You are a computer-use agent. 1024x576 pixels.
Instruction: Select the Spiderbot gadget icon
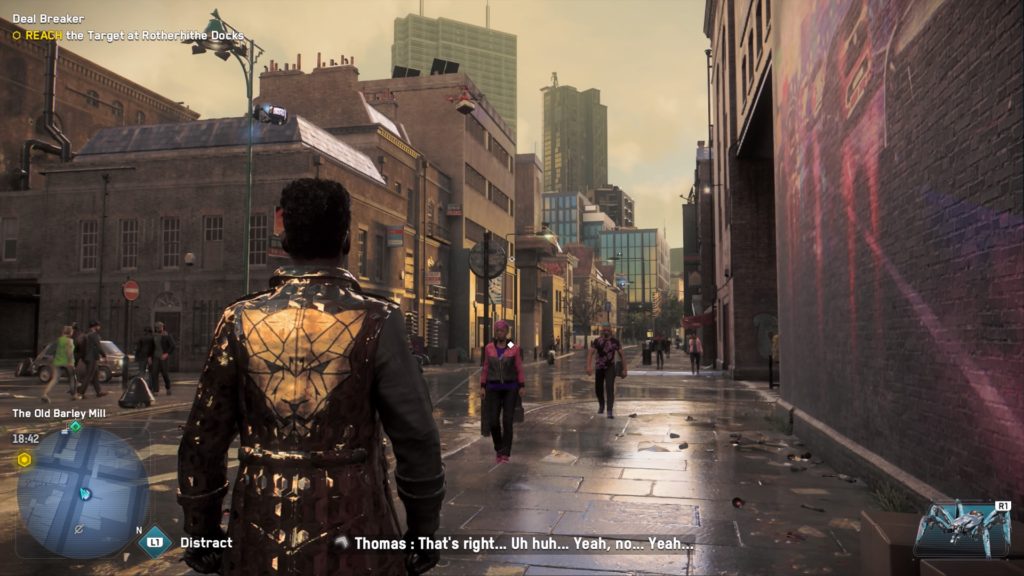pos(963,529)
